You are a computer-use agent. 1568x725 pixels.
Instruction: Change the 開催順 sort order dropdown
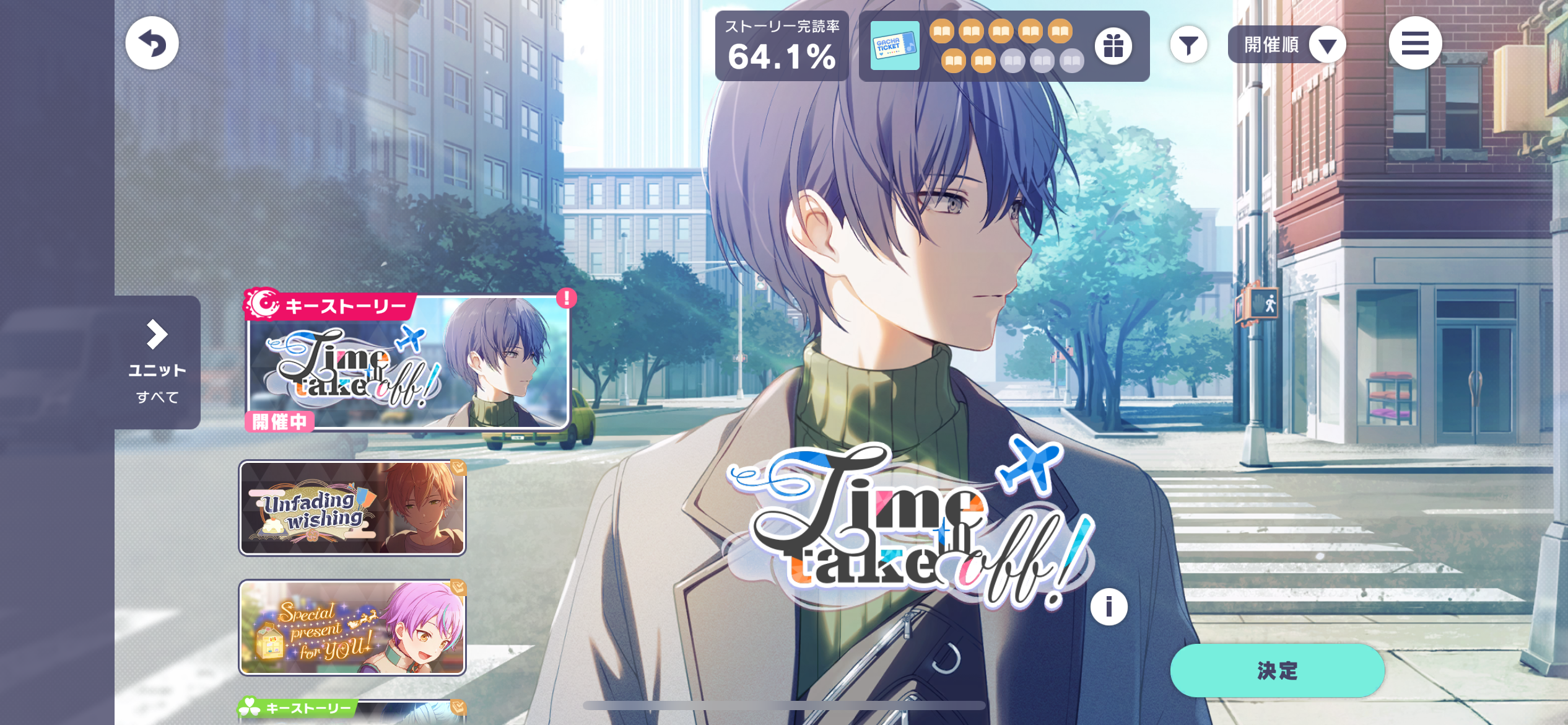coord(1287,45)
